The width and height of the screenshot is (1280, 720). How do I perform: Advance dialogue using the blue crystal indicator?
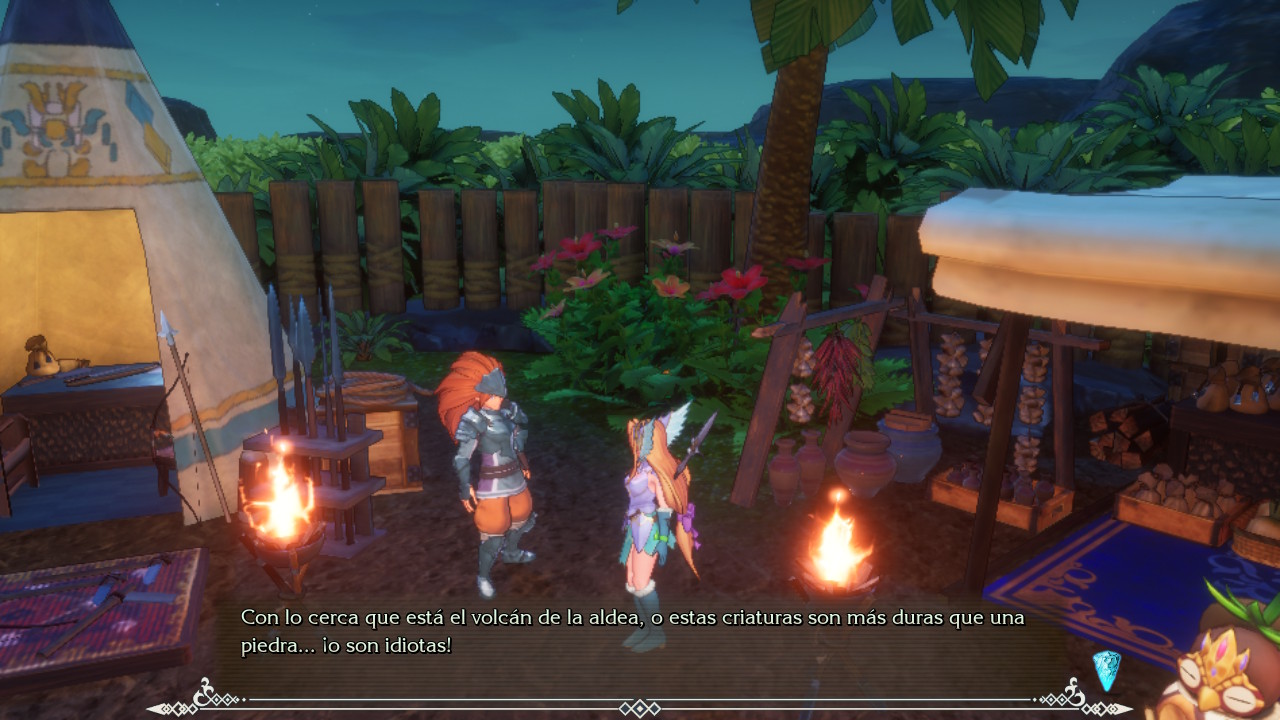point(1106,670)
